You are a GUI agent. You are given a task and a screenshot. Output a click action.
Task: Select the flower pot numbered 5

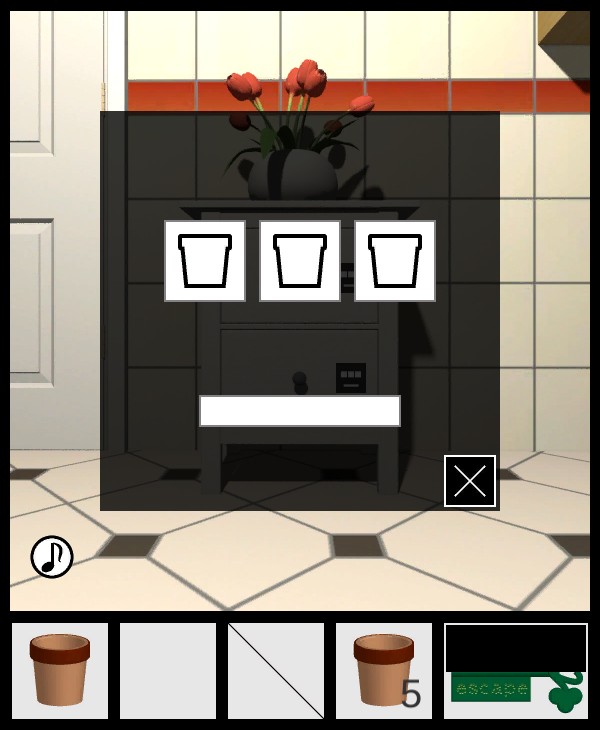coord(384,670)
